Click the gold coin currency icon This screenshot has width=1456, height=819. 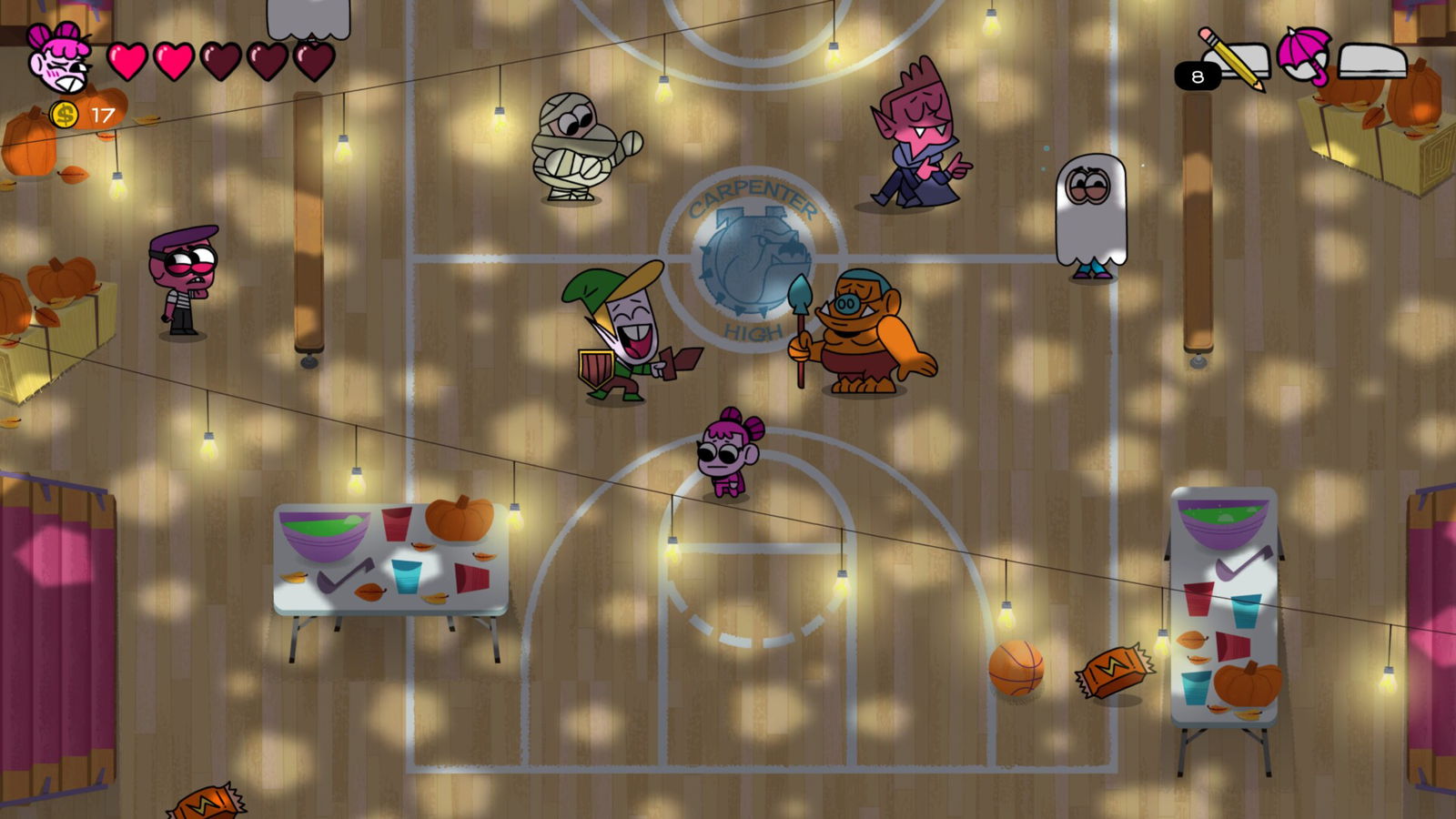click(x=65, y=115)
